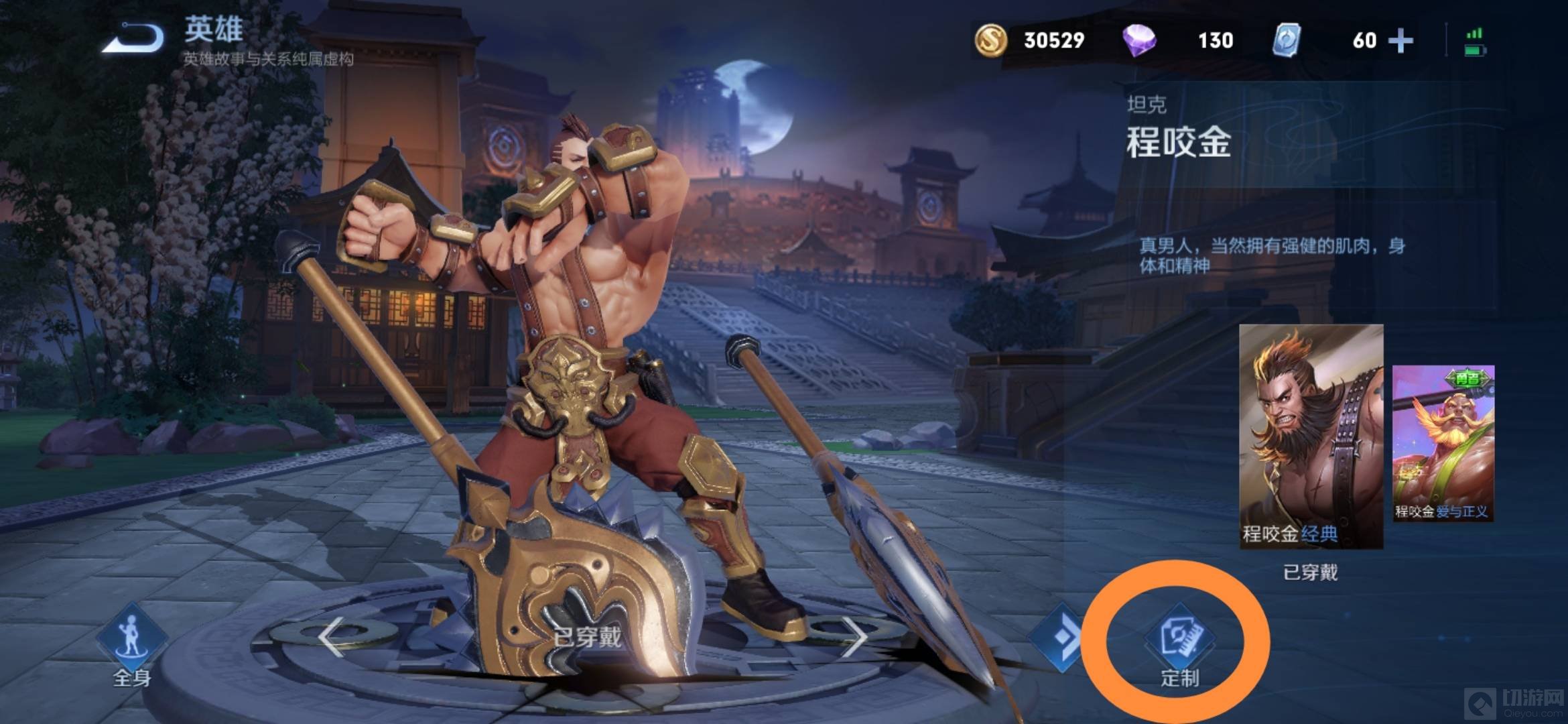1568x724 pixels.
Task: Add more vouchers with the plus button
Action: click(x=1400, y=40)
